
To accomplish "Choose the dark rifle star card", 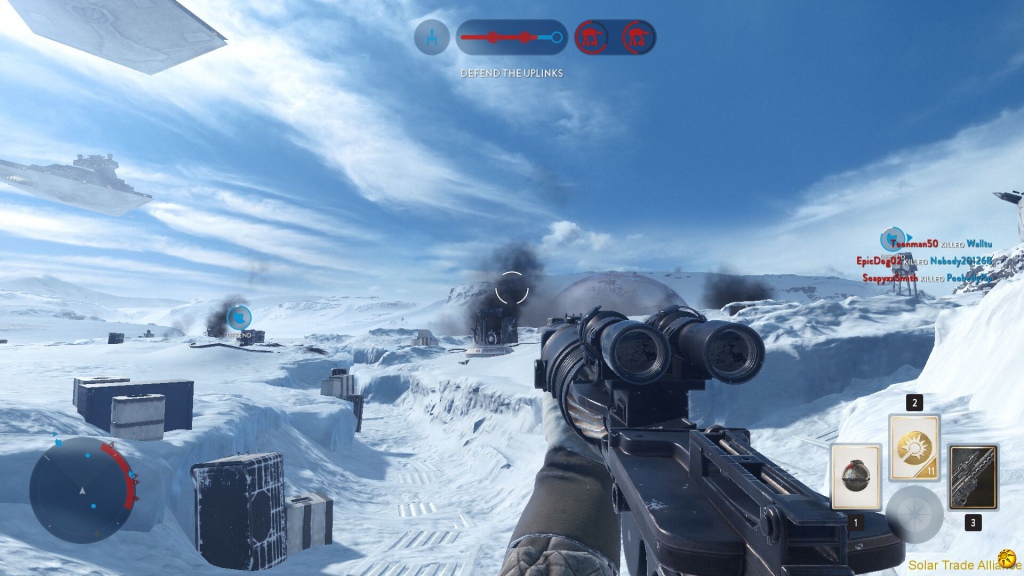I will [973, 477].
